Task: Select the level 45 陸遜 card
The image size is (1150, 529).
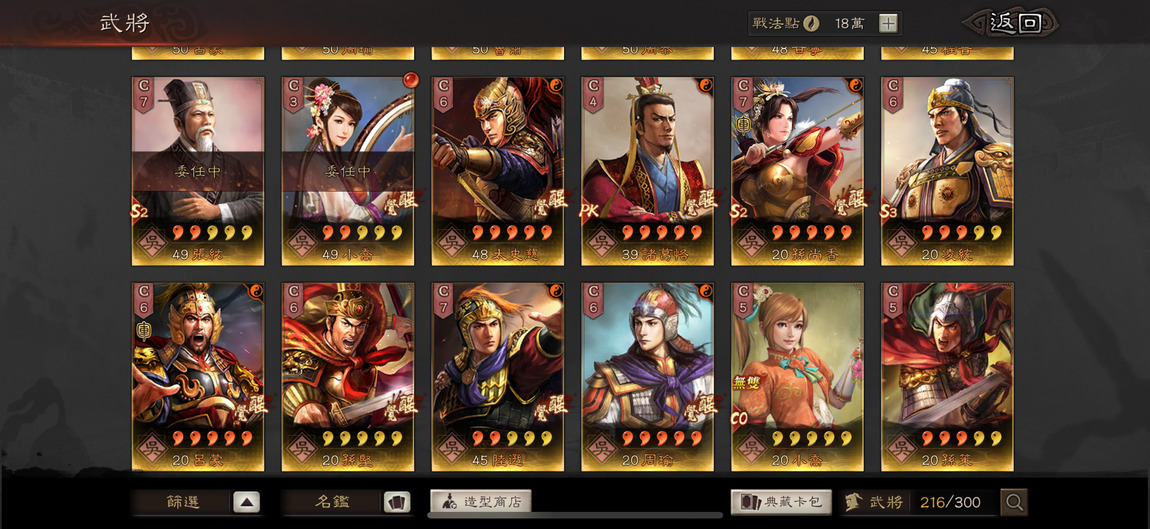Action: point(498,376)
